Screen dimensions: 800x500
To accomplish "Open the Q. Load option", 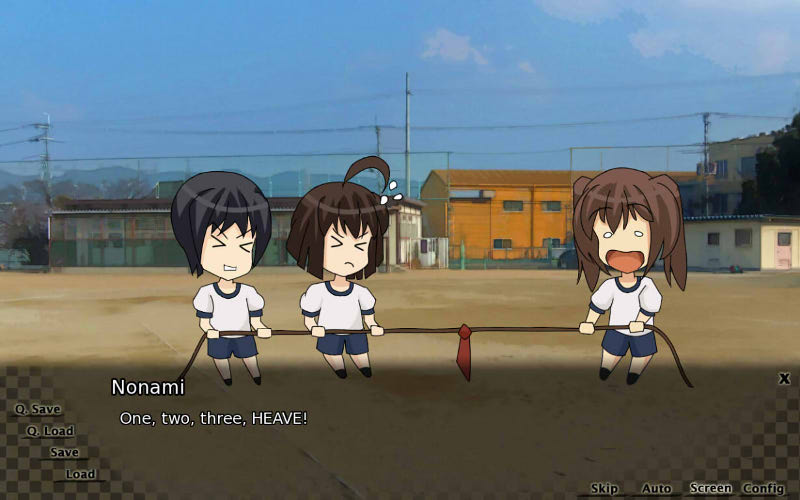I will [50, 431].
